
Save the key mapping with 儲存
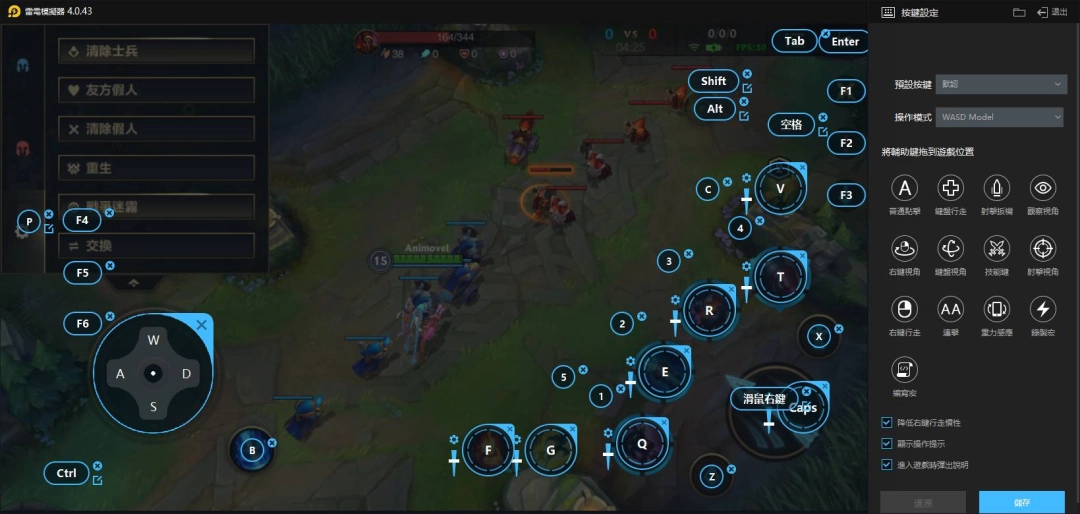click(1021, 502)
